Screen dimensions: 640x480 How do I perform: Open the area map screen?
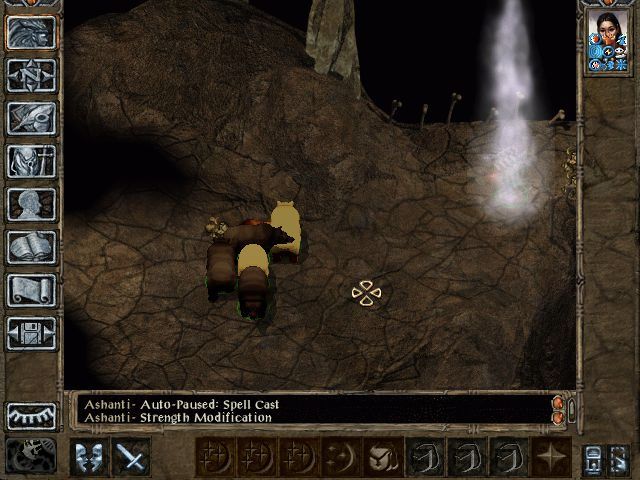point(31,75)
